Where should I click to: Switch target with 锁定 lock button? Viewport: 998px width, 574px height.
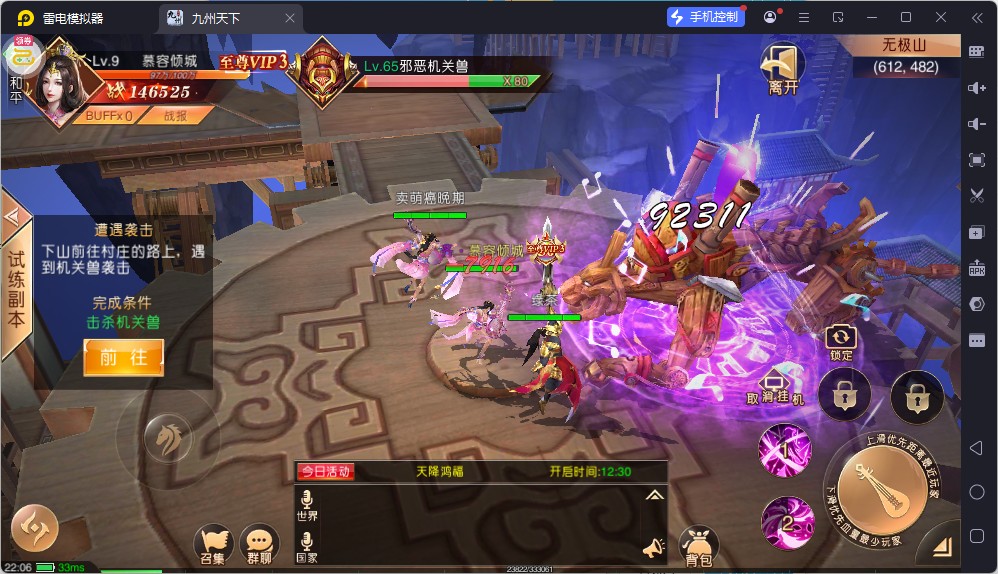pos(841,342)
